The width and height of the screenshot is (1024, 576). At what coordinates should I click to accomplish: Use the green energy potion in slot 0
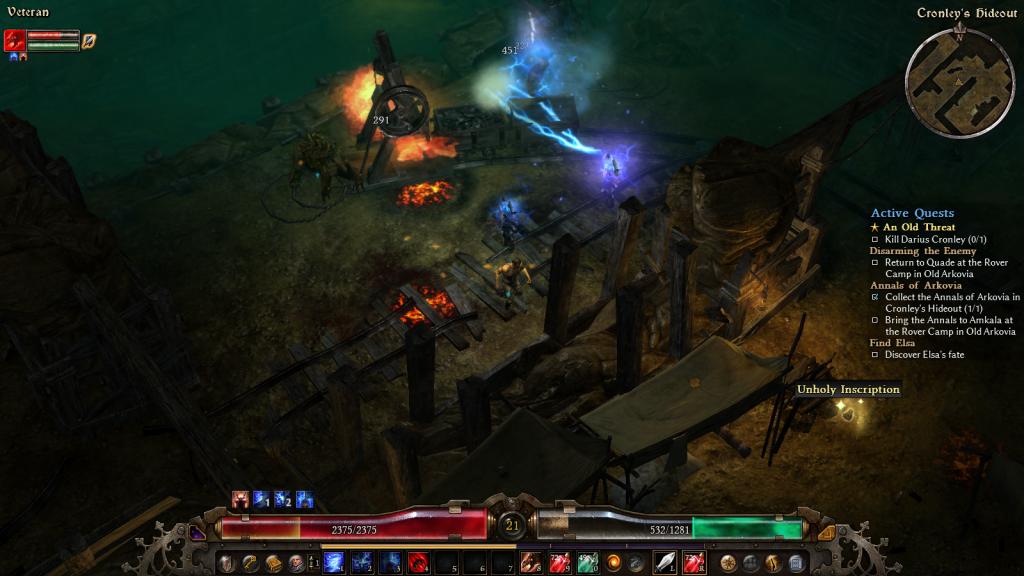pos(588,562)
